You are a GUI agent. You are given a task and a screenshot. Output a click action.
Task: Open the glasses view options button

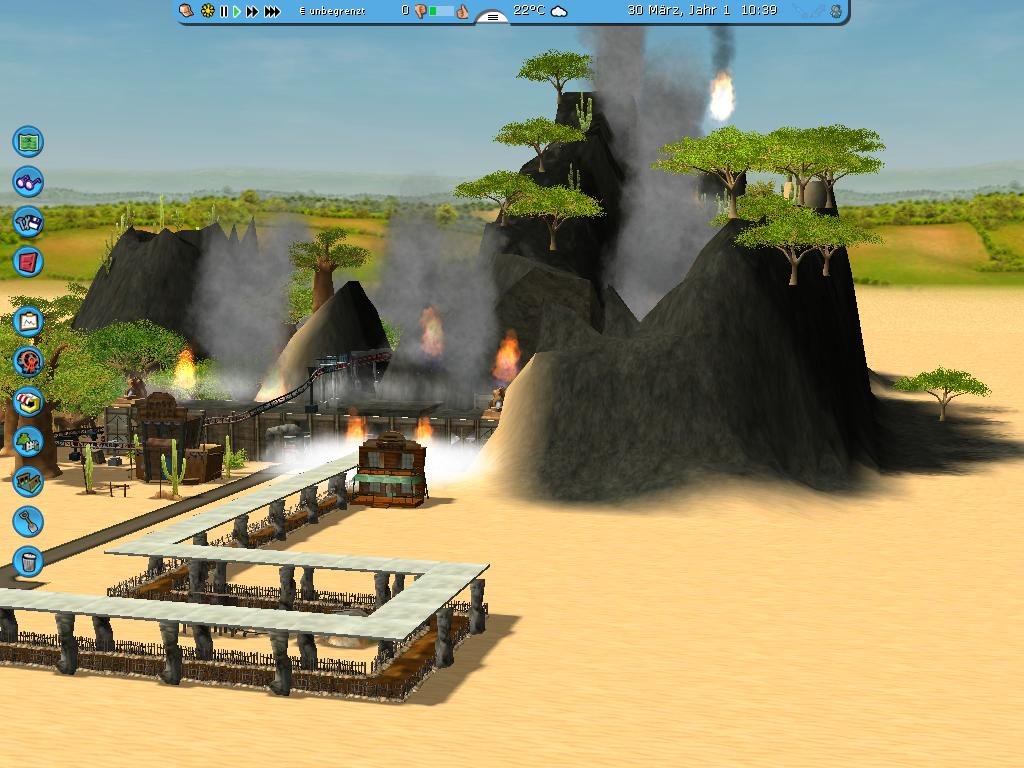click(x=28, y=182)
